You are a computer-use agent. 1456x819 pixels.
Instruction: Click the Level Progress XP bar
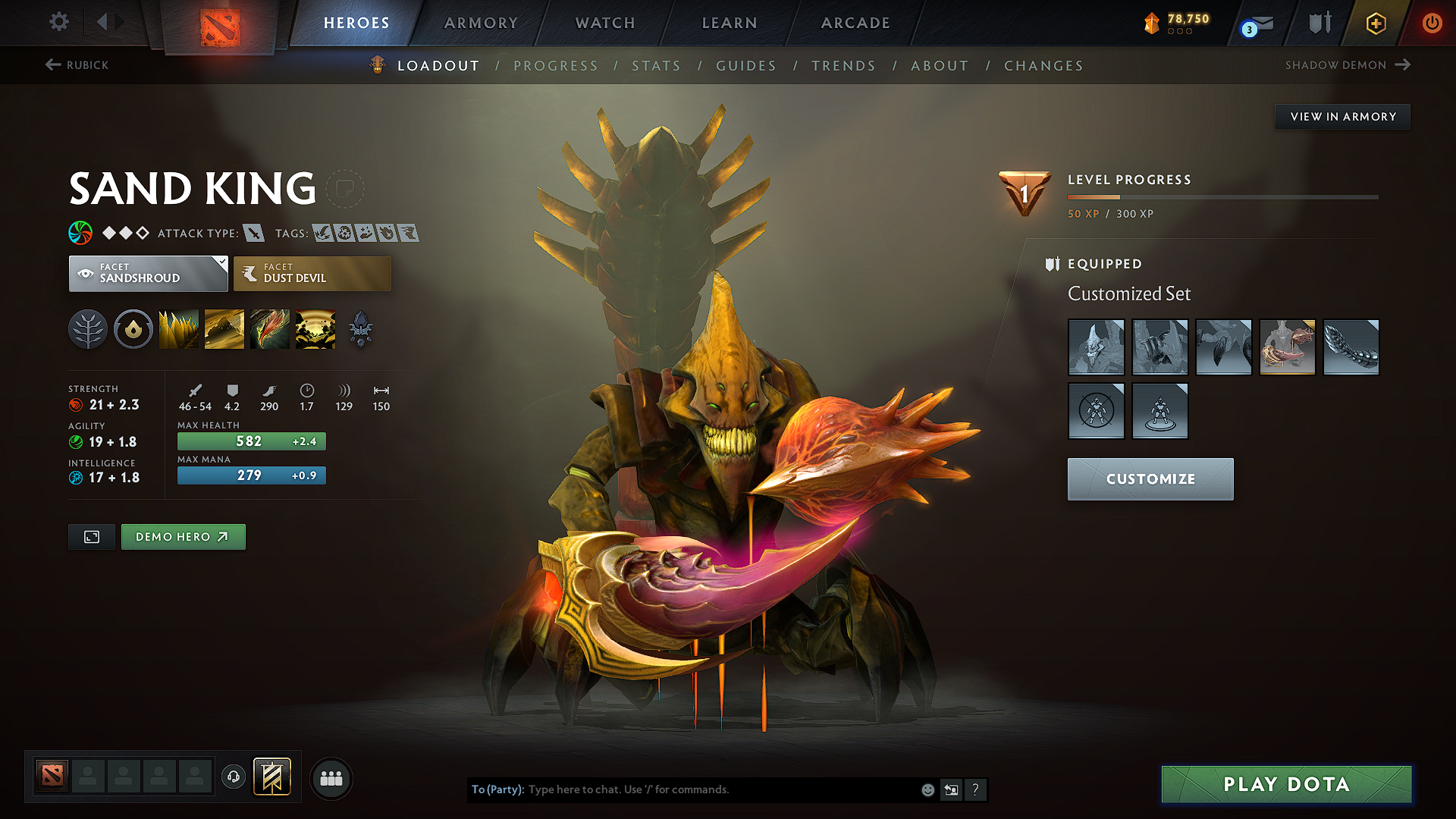1221,197
